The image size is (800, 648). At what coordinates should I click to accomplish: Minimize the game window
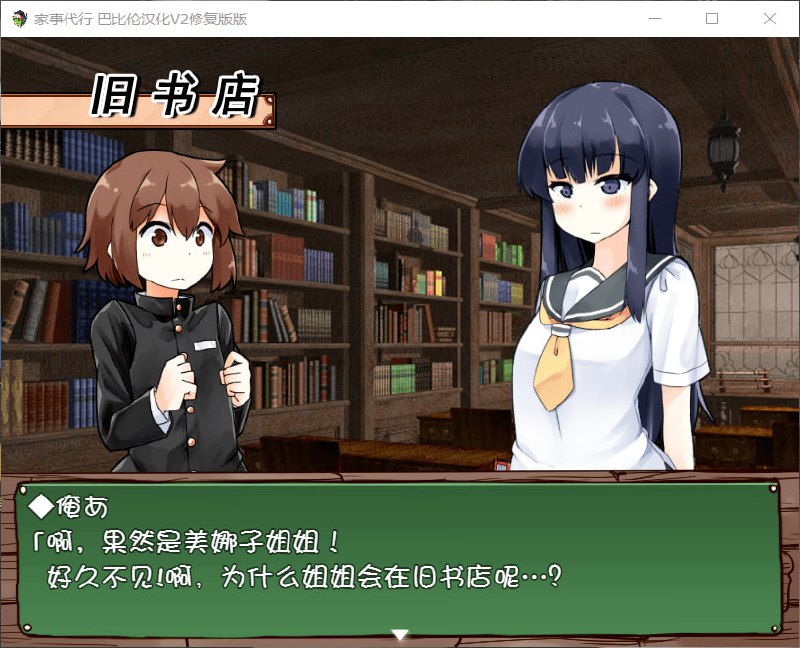655,18
